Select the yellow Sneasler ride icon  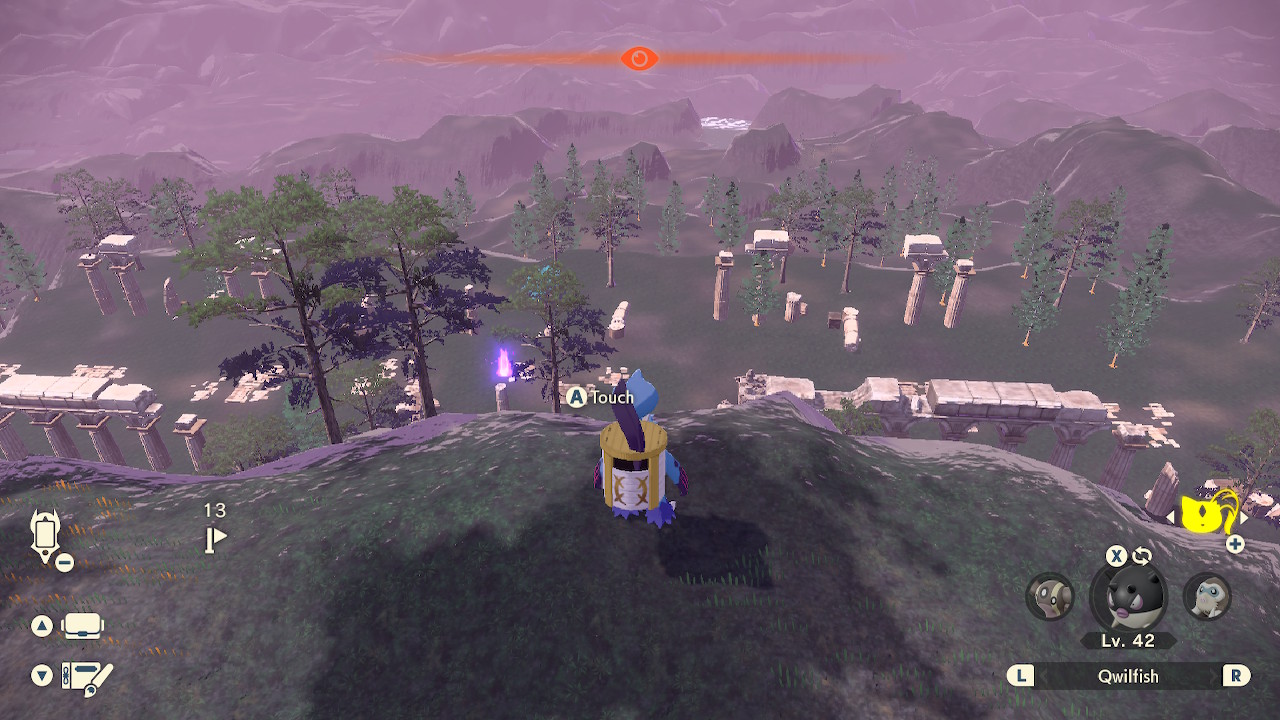pos(1203,512)
